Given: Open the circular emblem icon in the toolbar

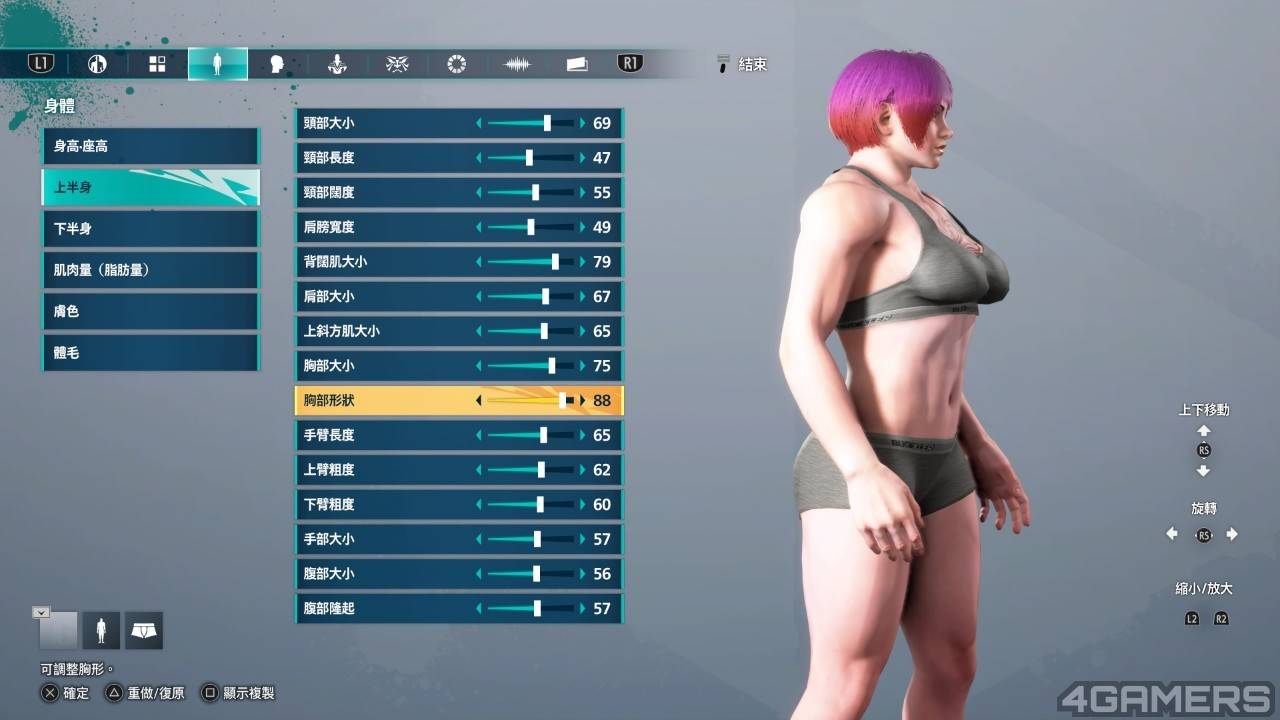Looking at the screenshot, I should (x=456, y=63).
